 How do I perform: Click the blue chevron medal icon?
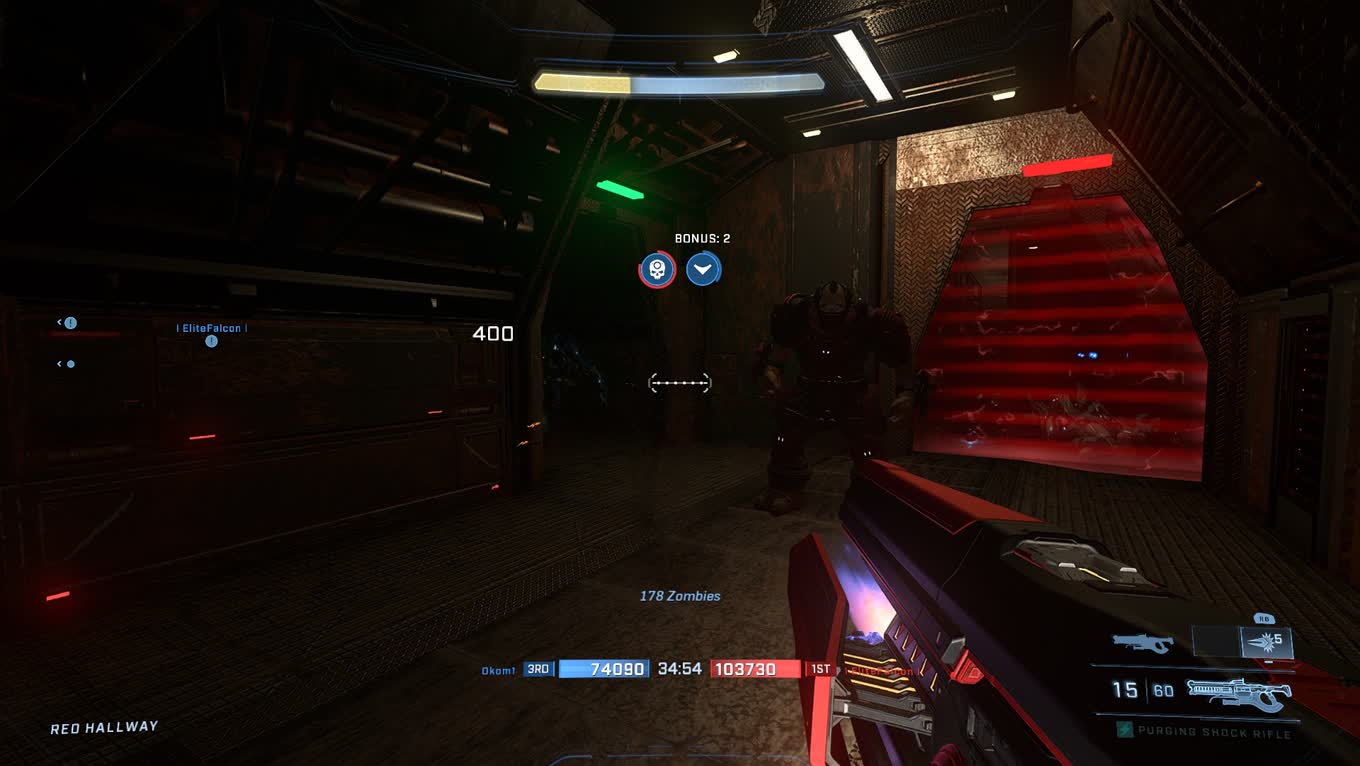click(x=704, y=269)
